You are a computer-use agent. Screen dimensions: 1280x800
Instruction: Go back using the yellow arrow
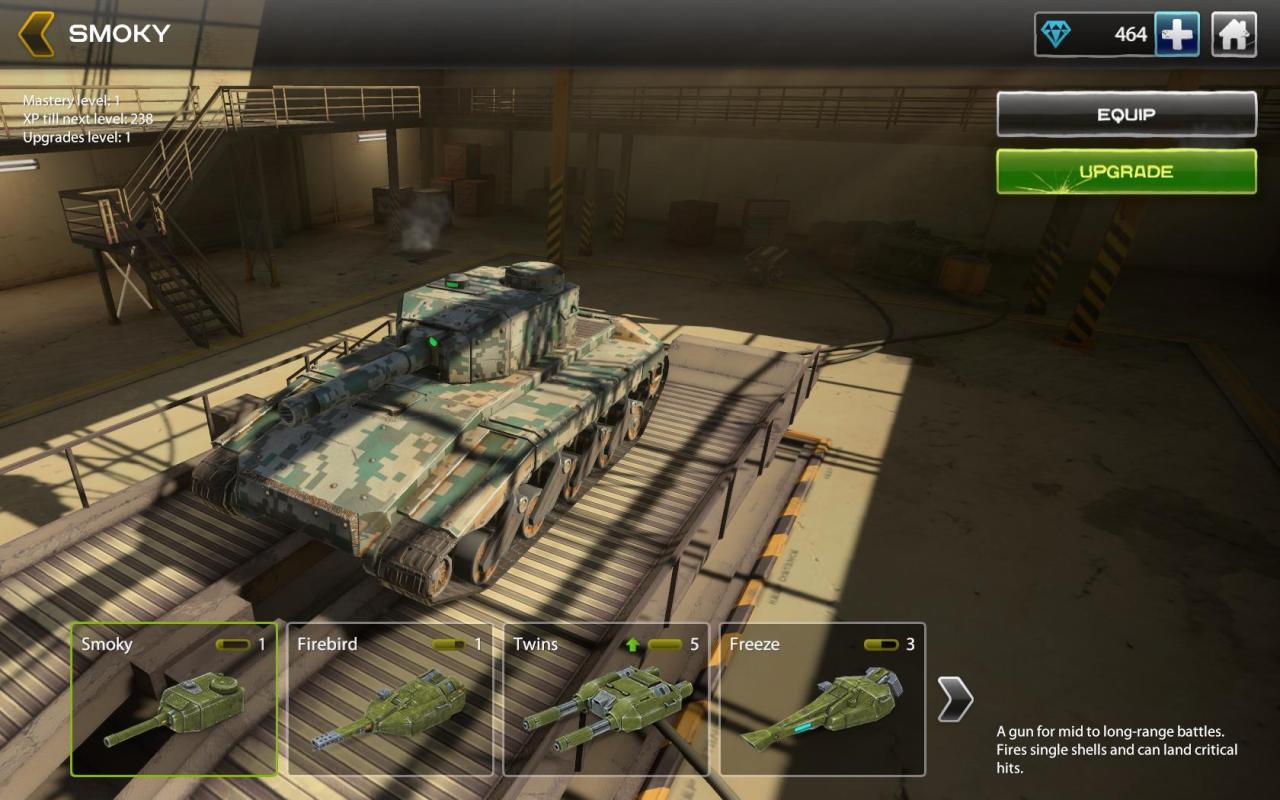[x=36, y=34]
